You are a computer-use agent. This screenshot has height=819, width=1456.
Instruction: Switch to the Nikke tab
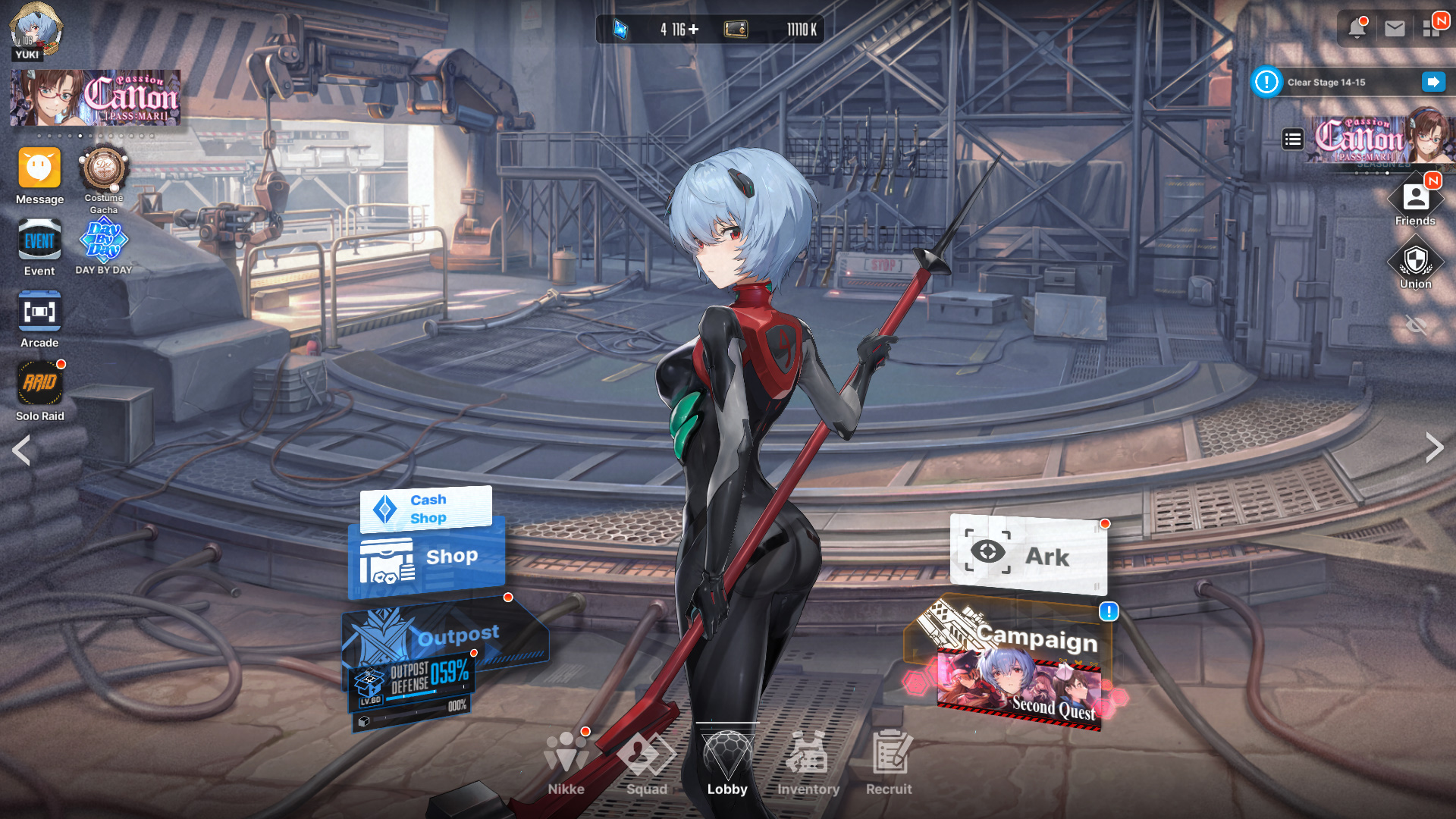point(566,761)
